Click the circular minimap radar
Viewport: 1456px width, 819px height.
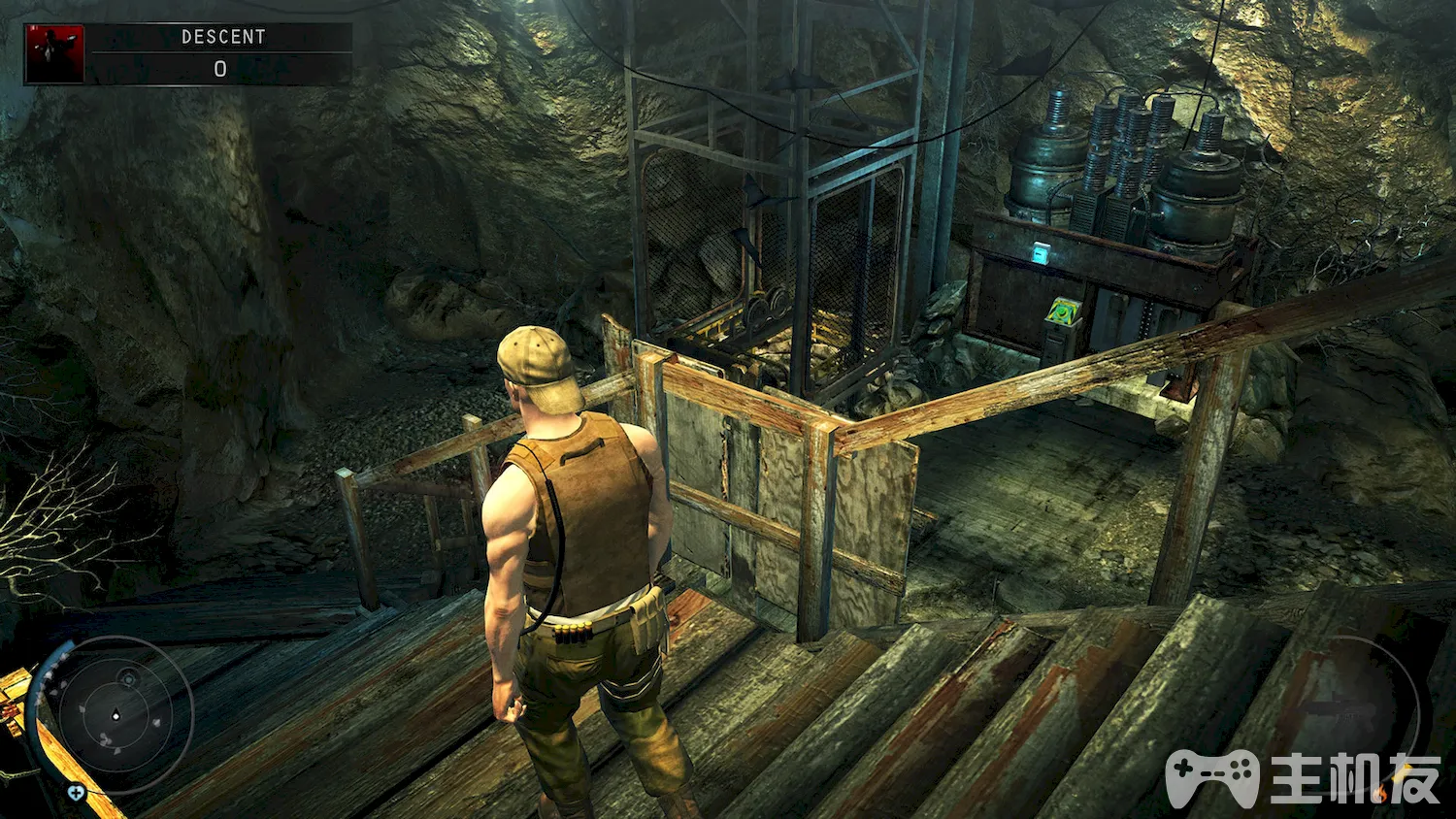click(116, 716)
